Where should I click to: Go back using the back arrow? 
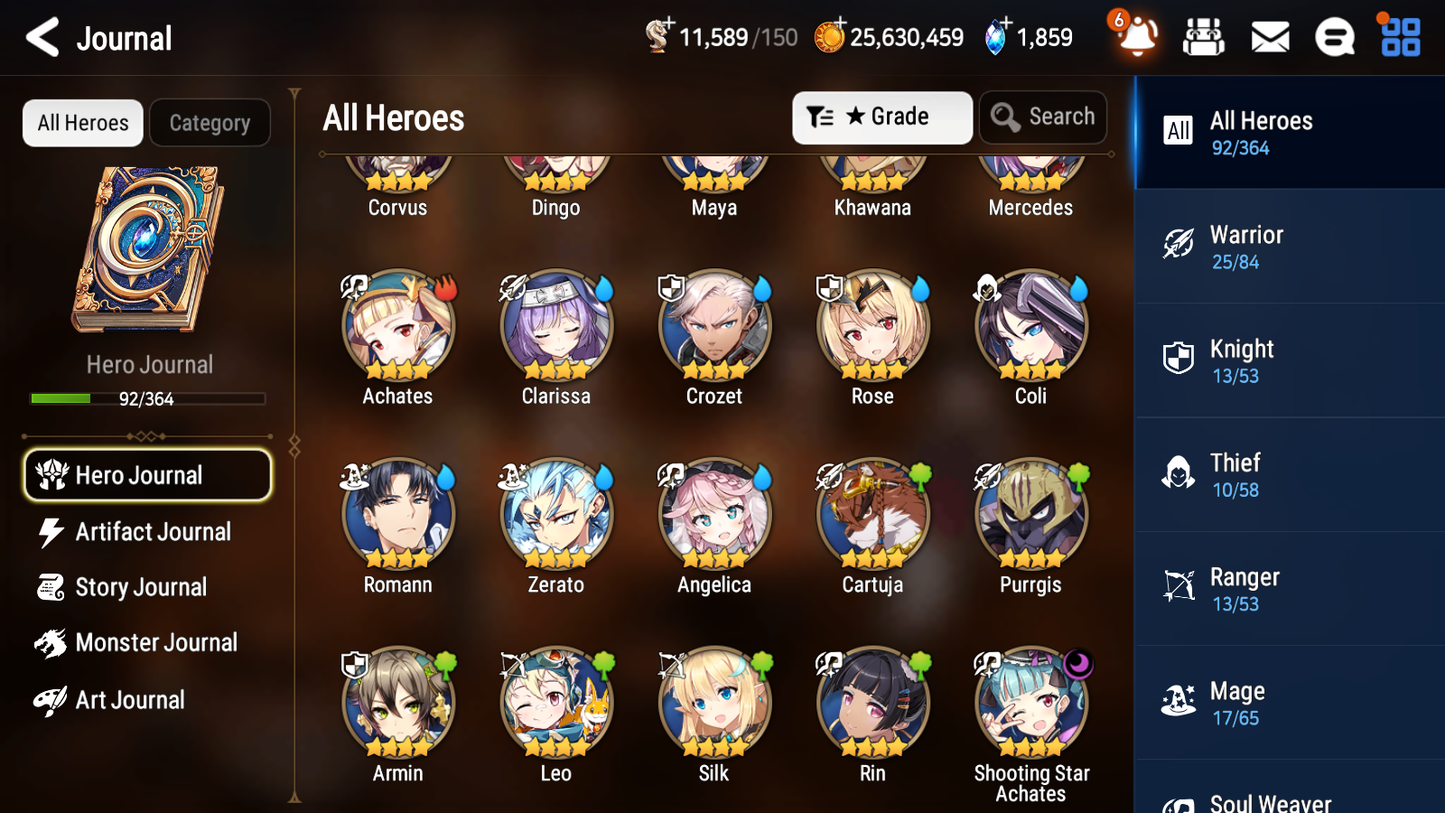tap(42, 37)
